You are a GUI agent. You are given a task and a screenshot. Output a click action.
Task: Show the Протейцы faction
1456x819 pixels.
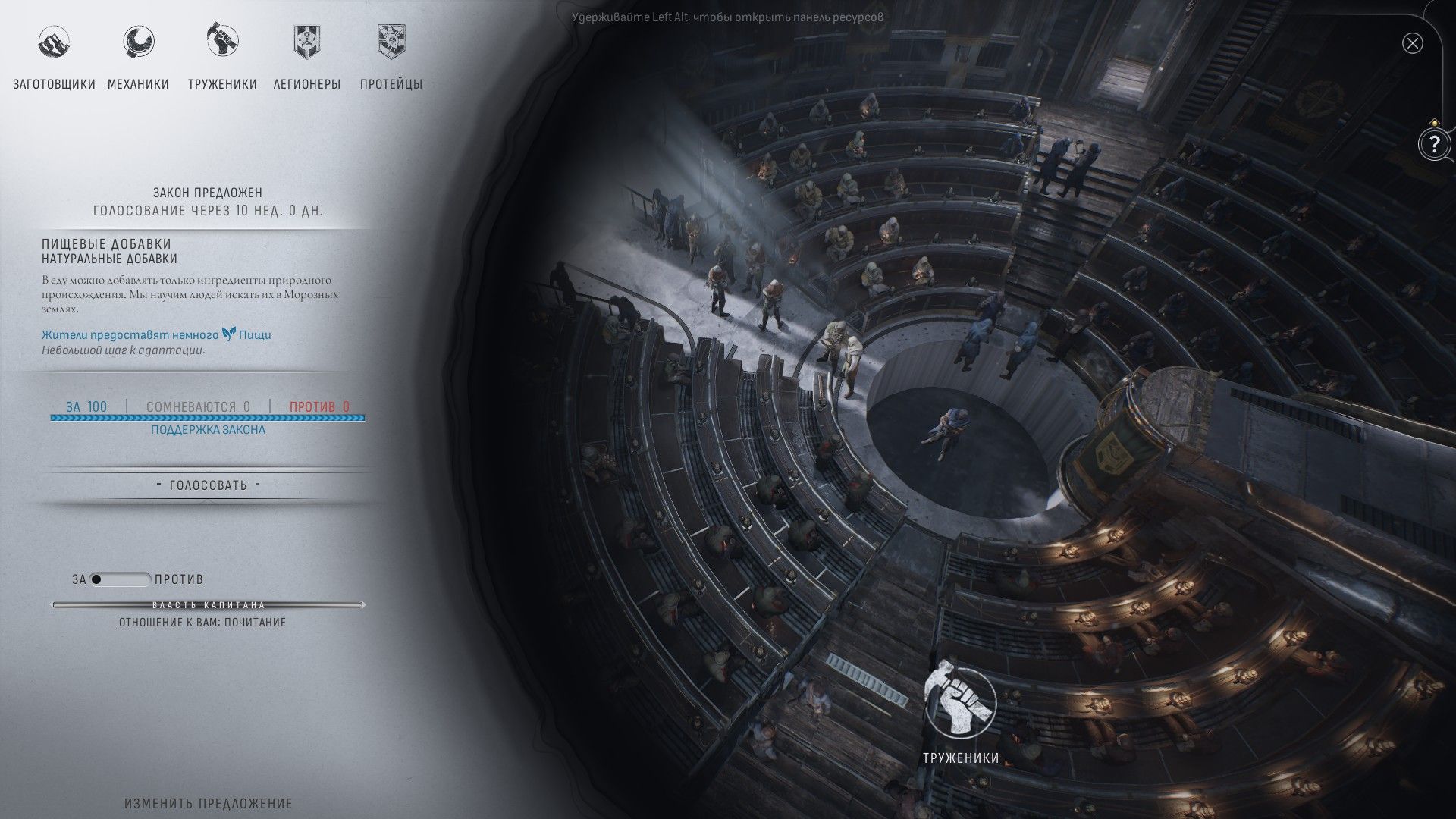tap(391, 57)
